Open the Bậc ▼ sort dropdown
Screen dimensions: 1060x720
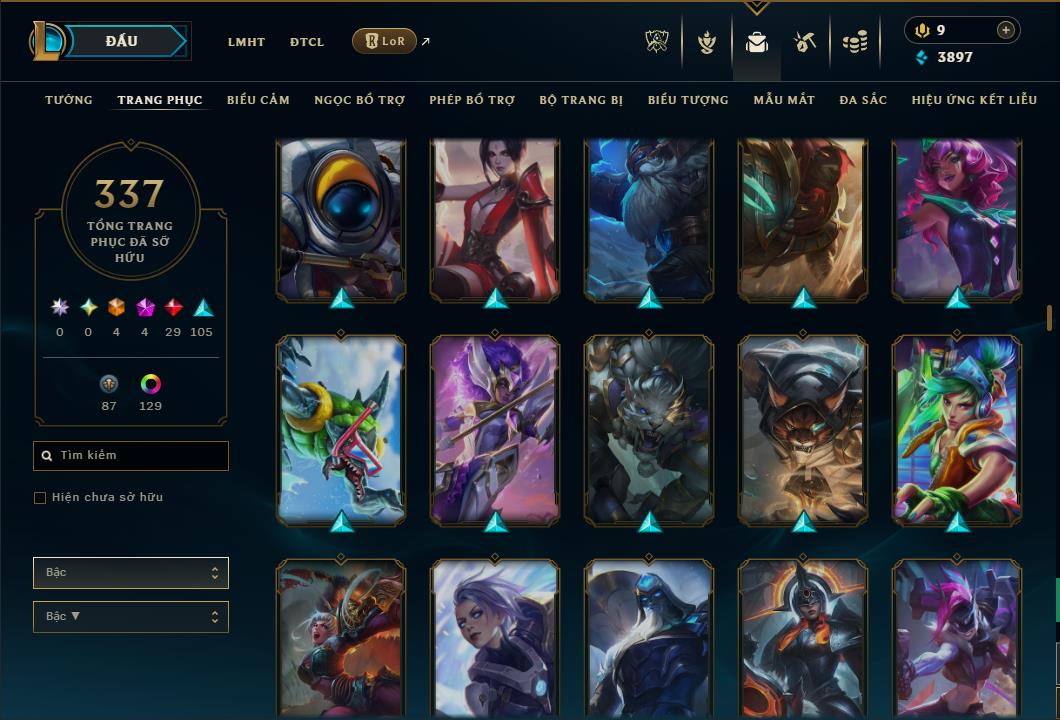click(131, 617)
